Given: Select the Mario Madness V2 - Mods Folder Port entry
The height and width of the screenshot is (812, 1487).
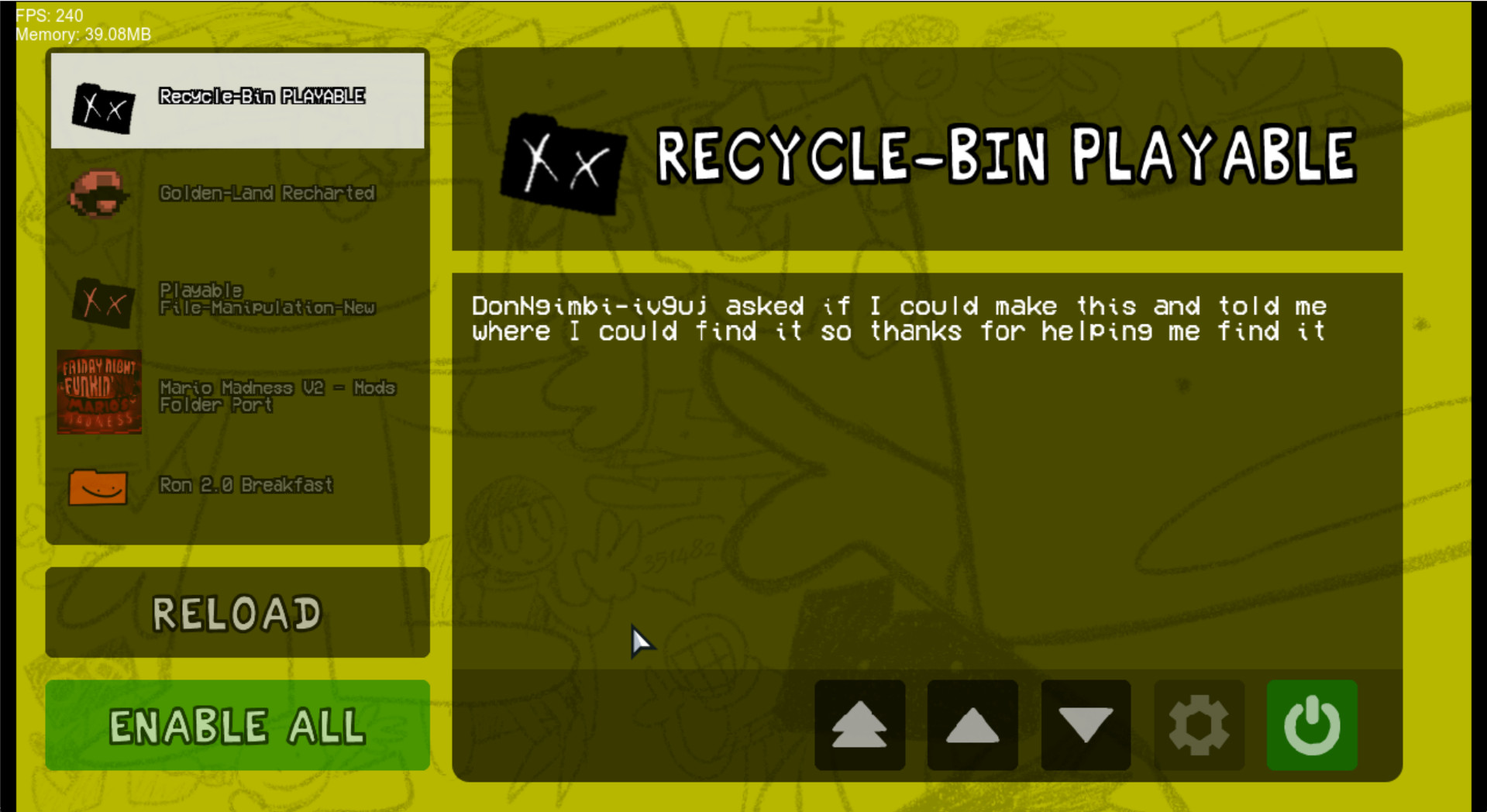Looking at the screenshot, I should click(256, 395).
